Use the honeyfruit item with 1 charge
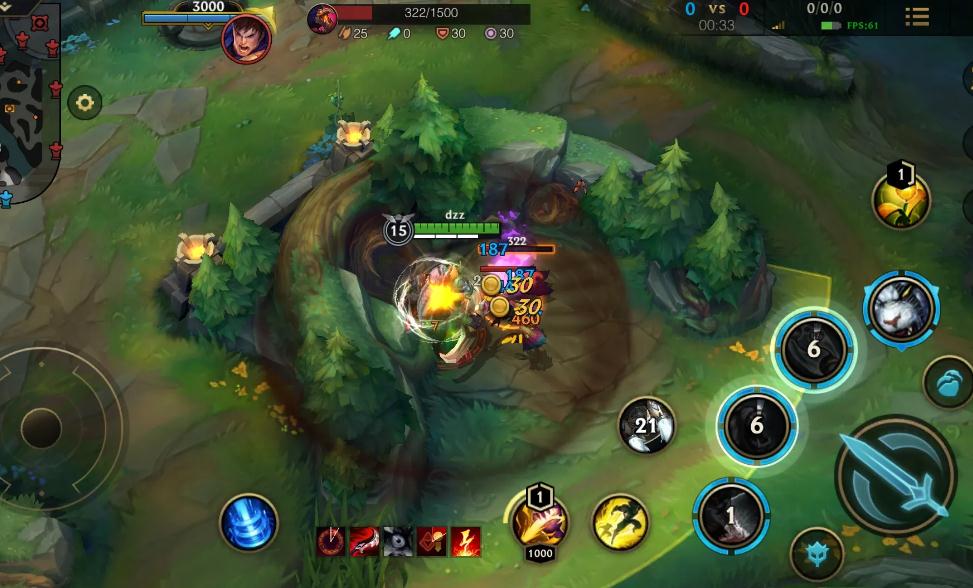The image size is (973, 588). pyautogui.click(x=900, y=200)
